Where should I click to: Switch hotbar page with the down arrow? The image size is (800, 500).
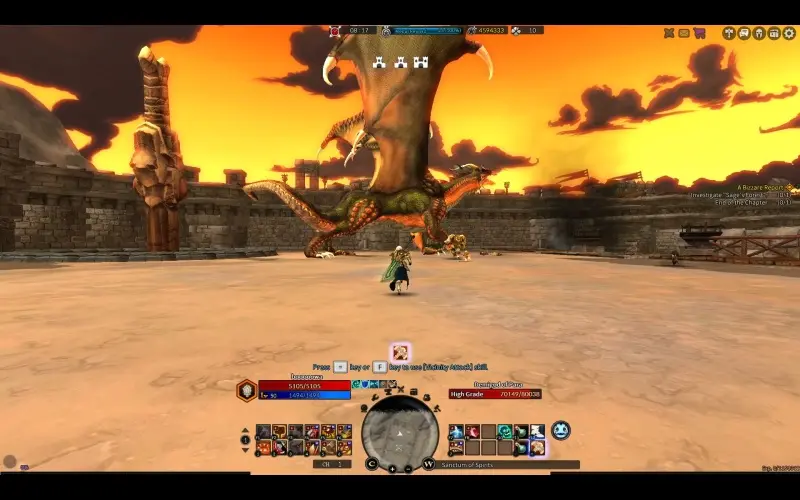click(x=246, y=448)
